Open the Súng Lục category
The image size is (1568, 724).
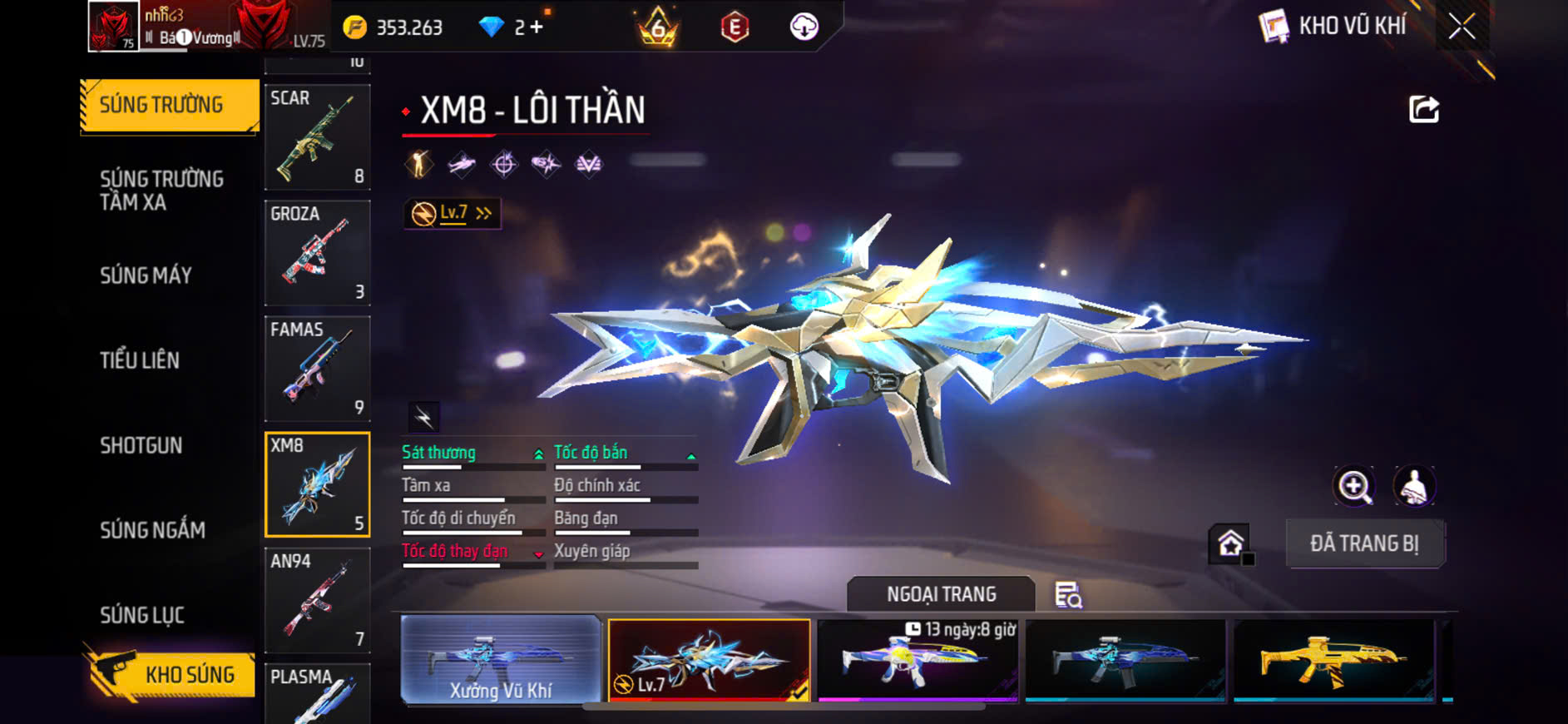pos(142,615)
